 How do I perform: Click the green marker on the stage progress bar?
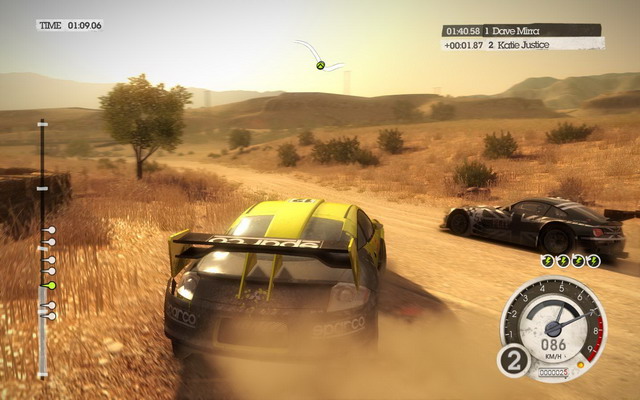click(x=51, y=285)
